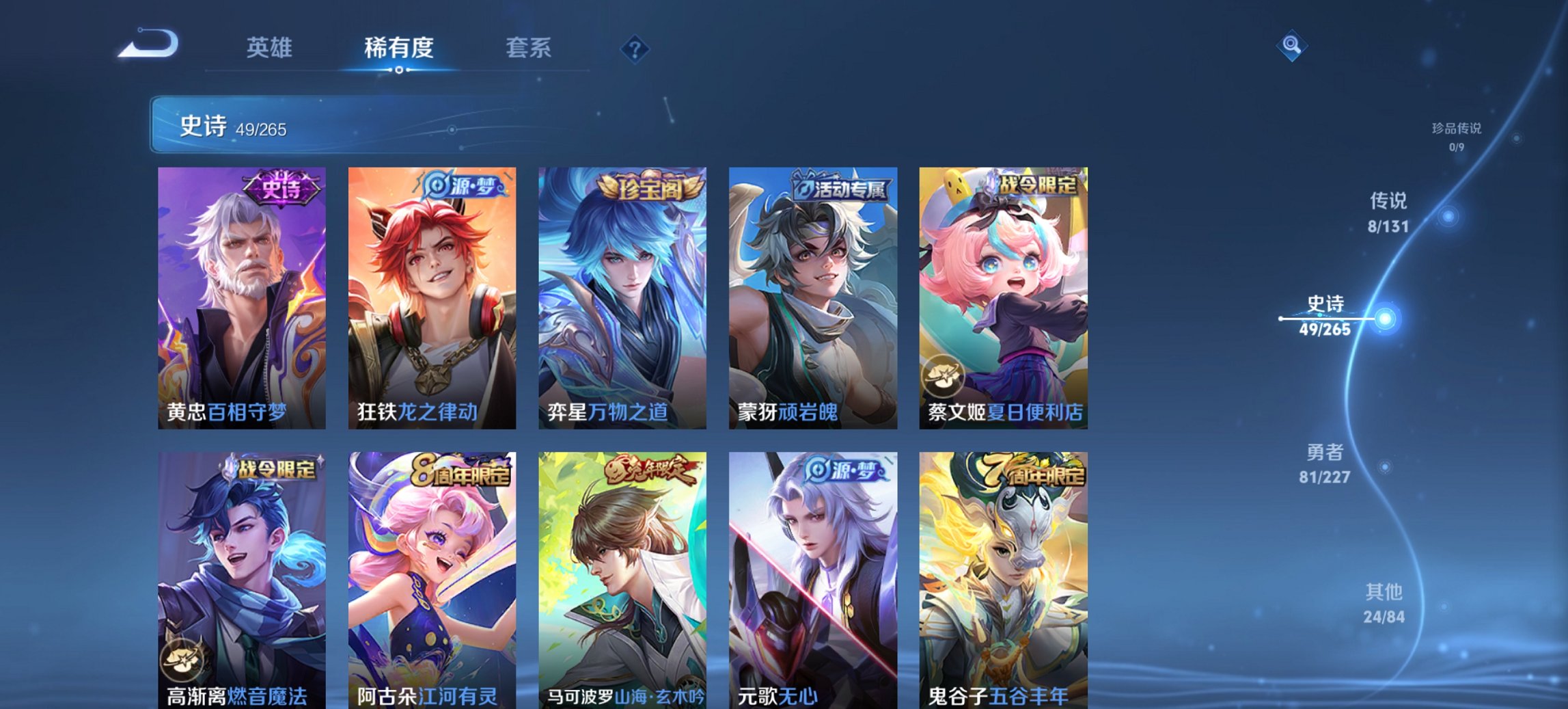This screenshot has height=709, width=1568.
Task: Switch to the 套系 tab
Action: coord(529,48)
